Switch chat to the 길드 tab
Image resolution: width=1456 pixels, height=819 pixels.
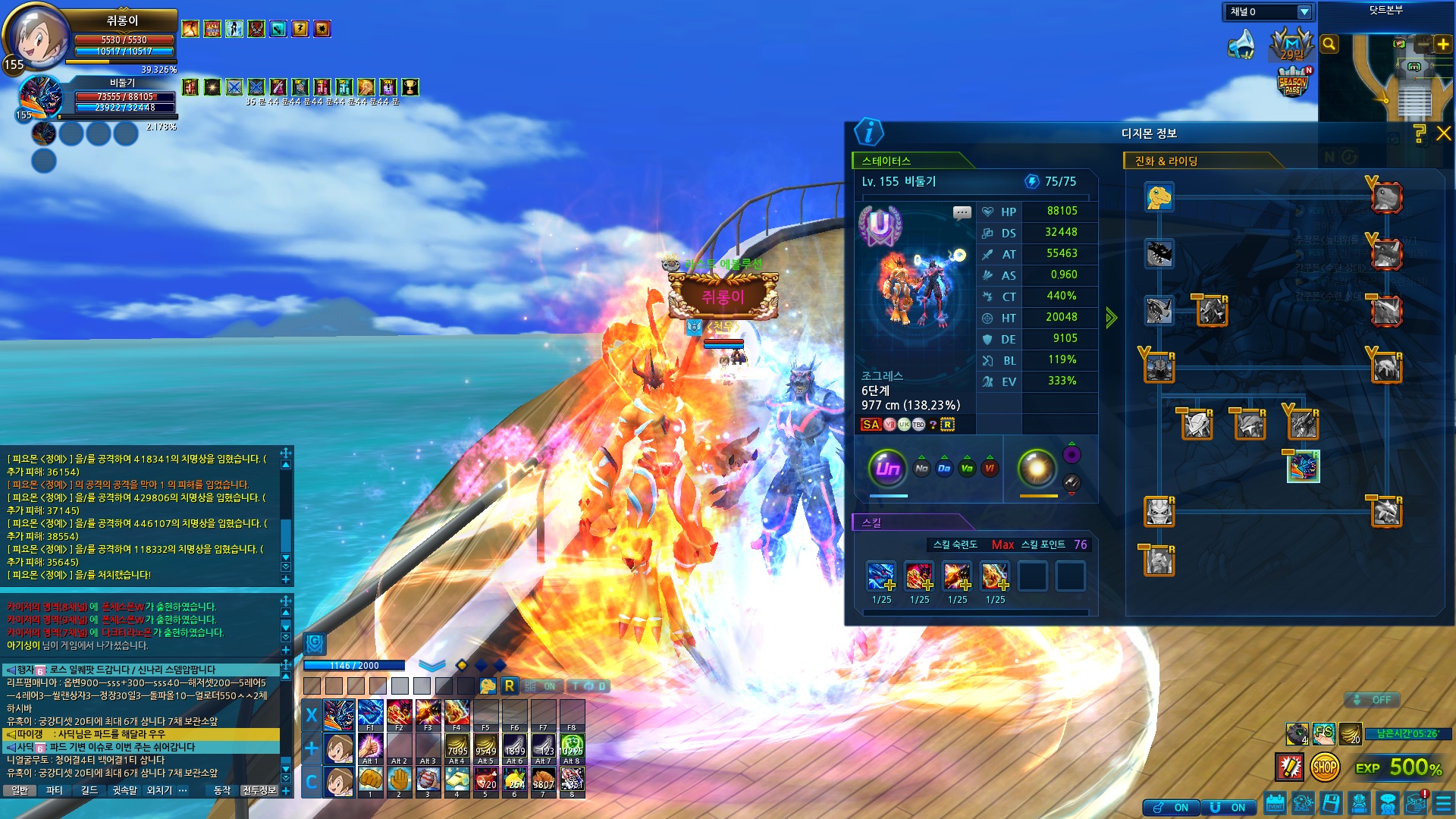(x=89, y=790)
